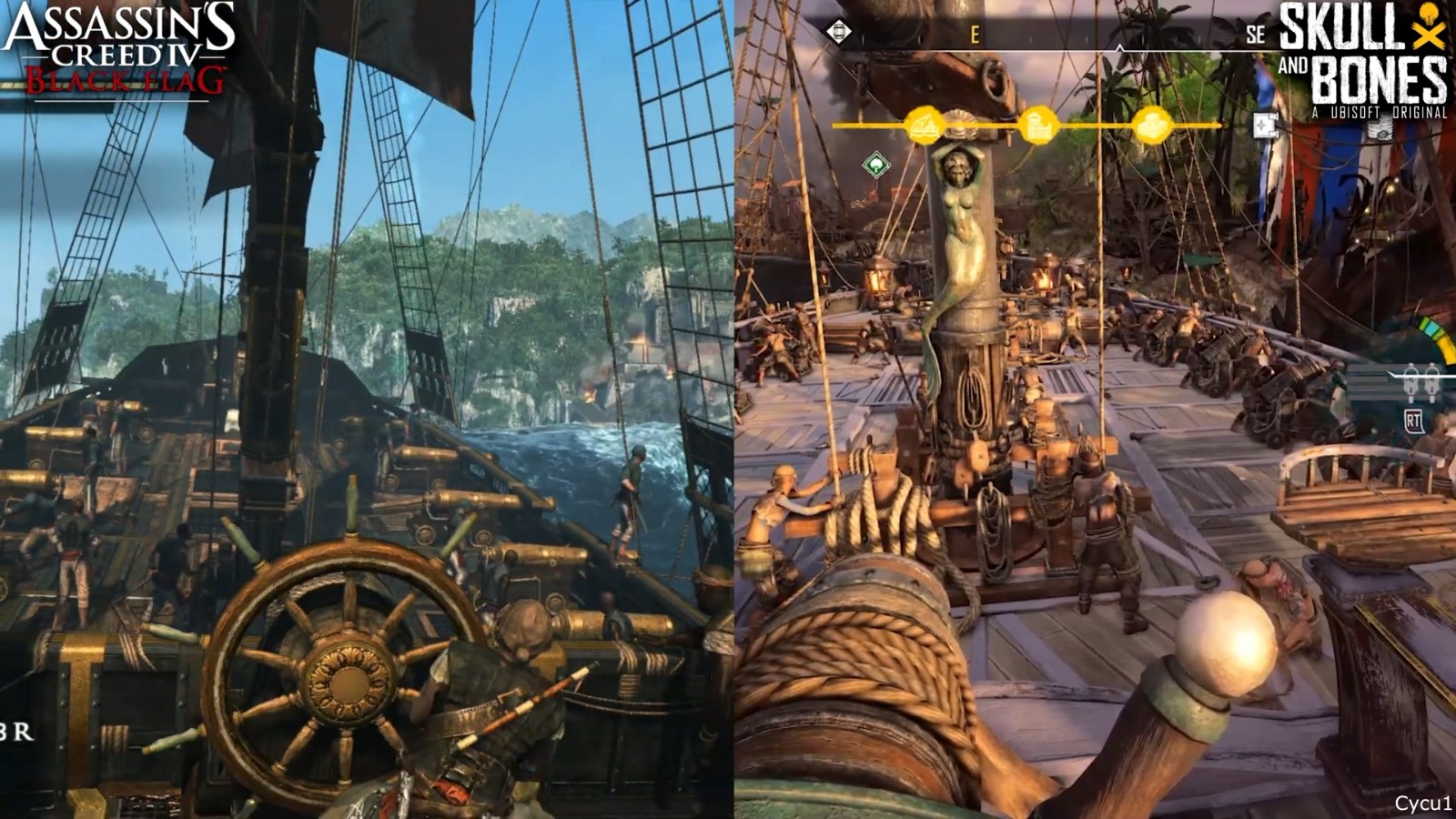The image size is (1456, 819).
Task: Open the white map icon beside the tracker
Action: point(1266,125)
